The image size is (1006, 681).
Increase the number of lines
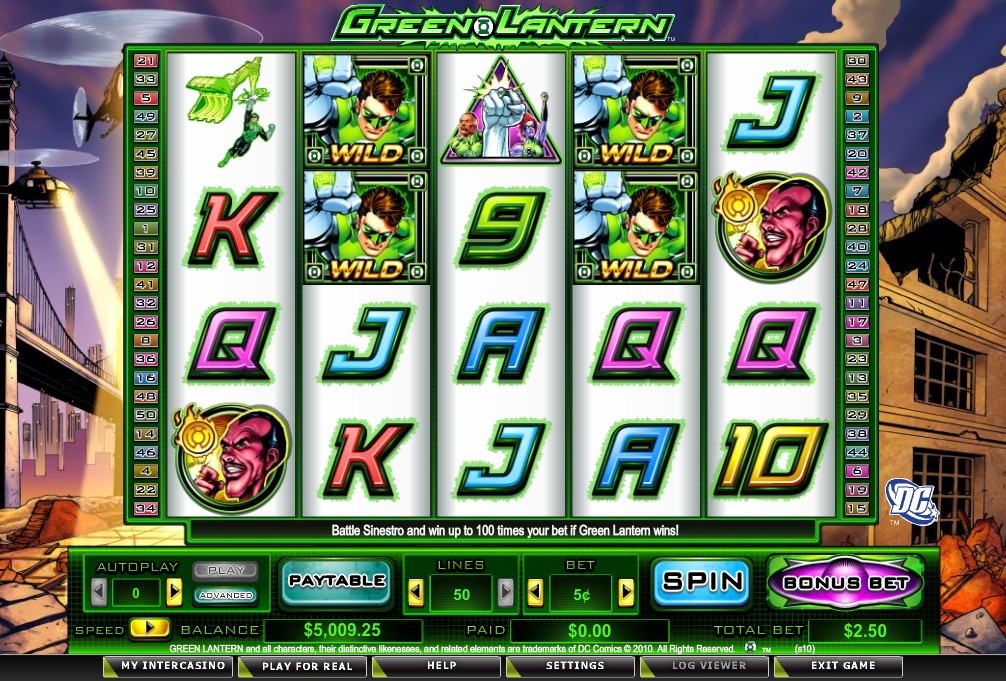tap(506, 593)
